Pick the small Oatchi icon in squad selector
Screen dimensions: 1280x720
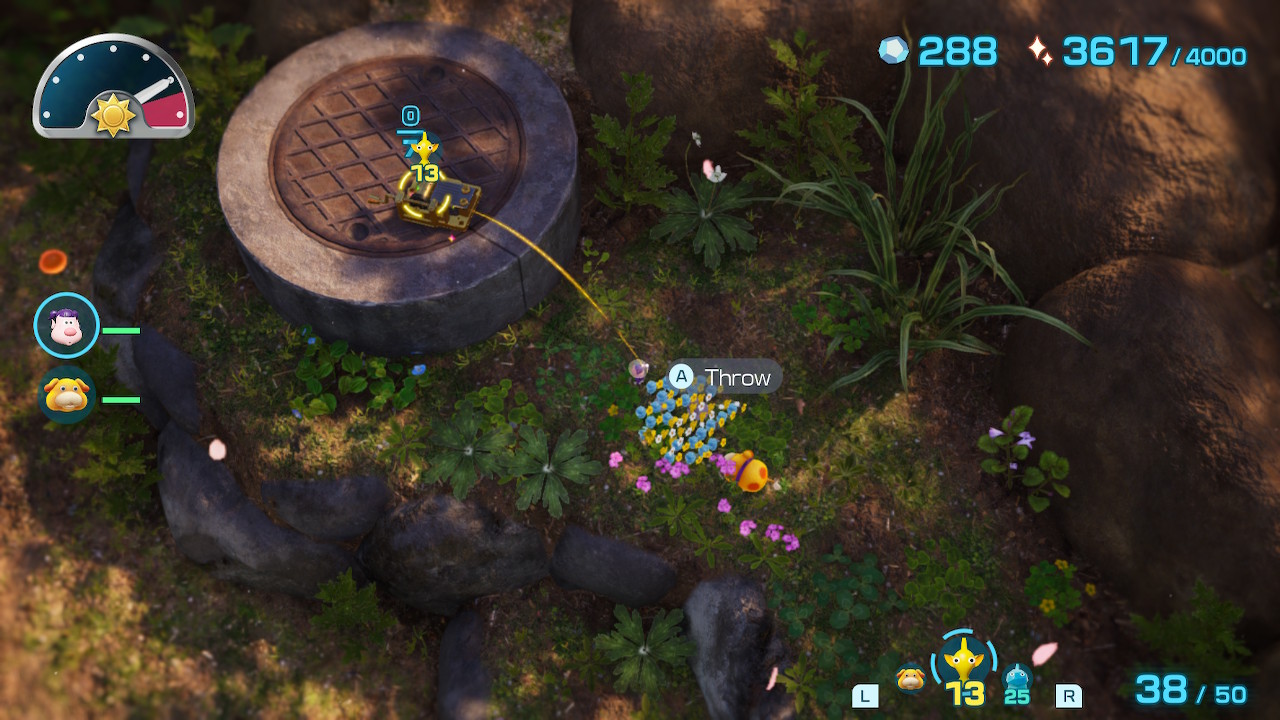click(x=910, y=679)
